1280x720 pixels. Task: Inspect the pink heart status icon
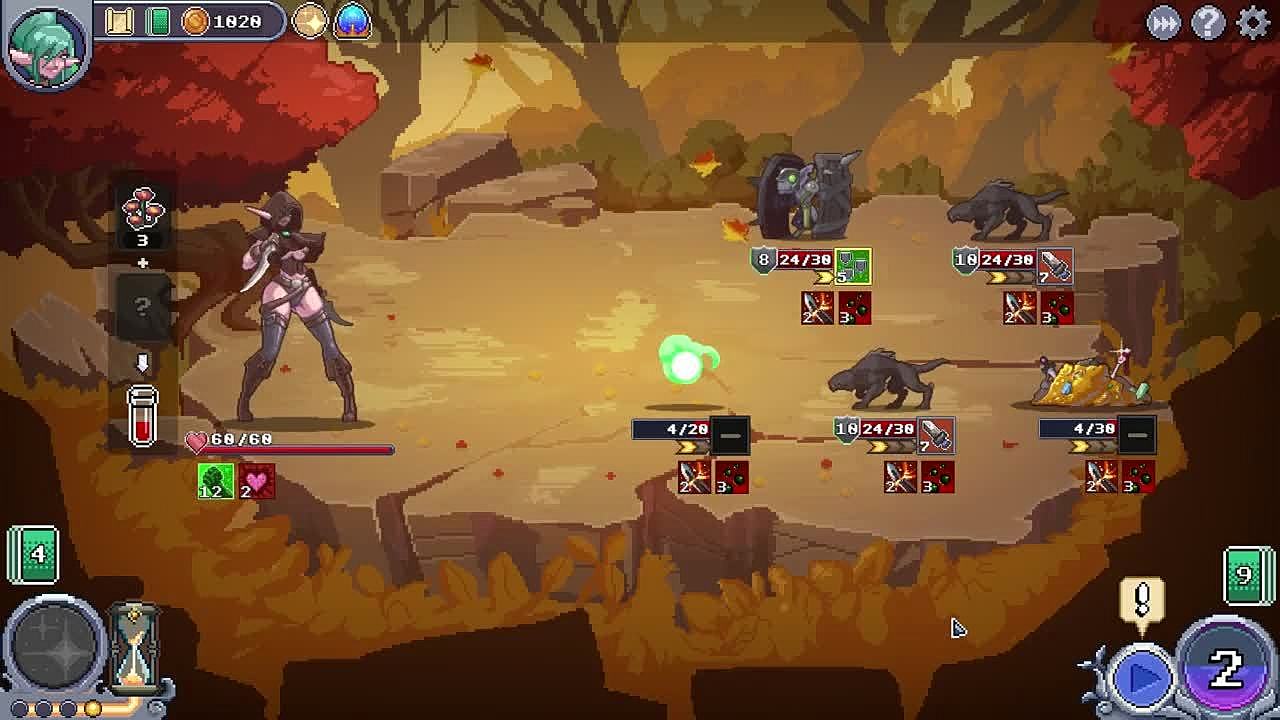[x=257, y=481]
